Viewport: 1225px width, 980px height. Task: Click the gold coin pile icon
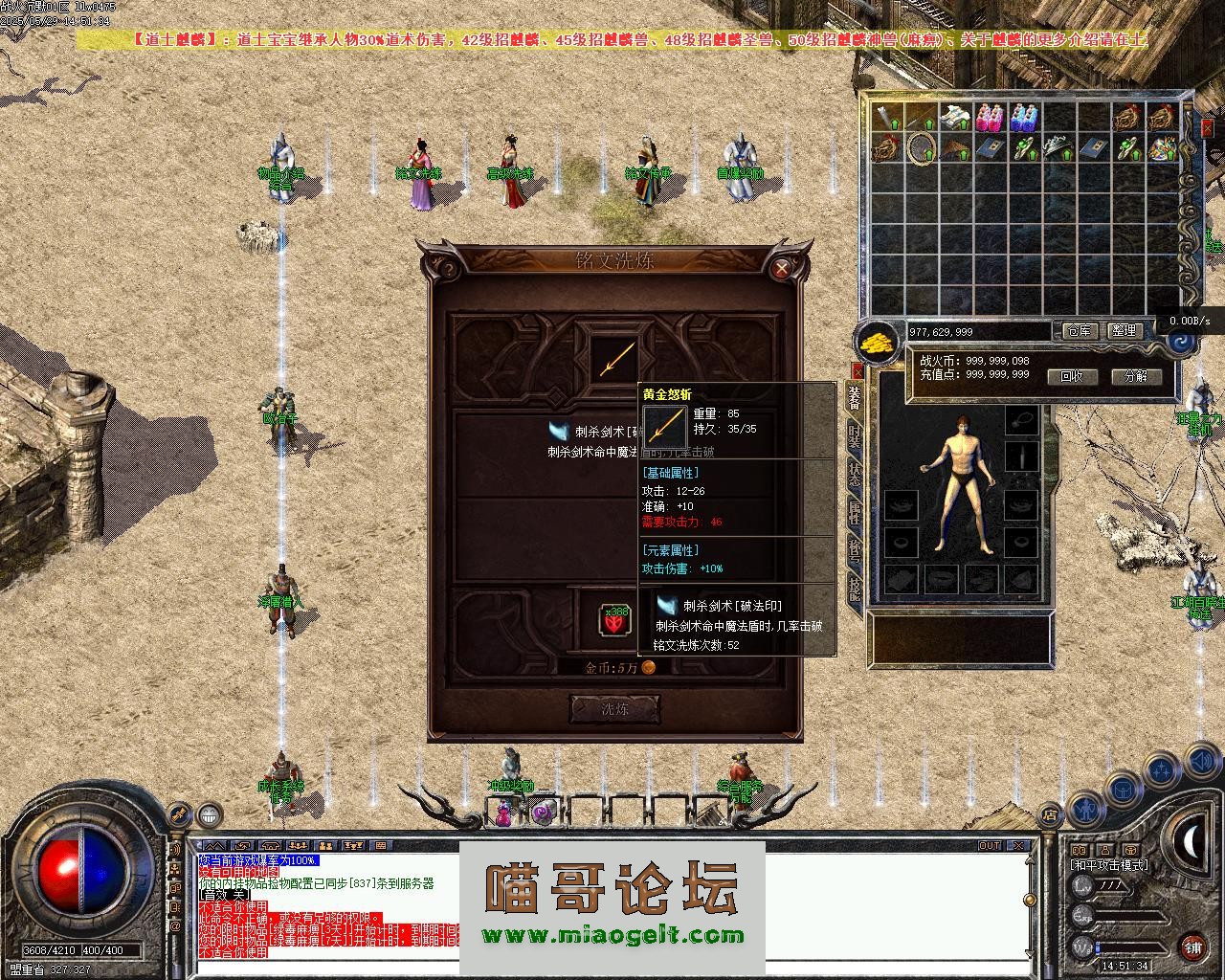point(877,341)
